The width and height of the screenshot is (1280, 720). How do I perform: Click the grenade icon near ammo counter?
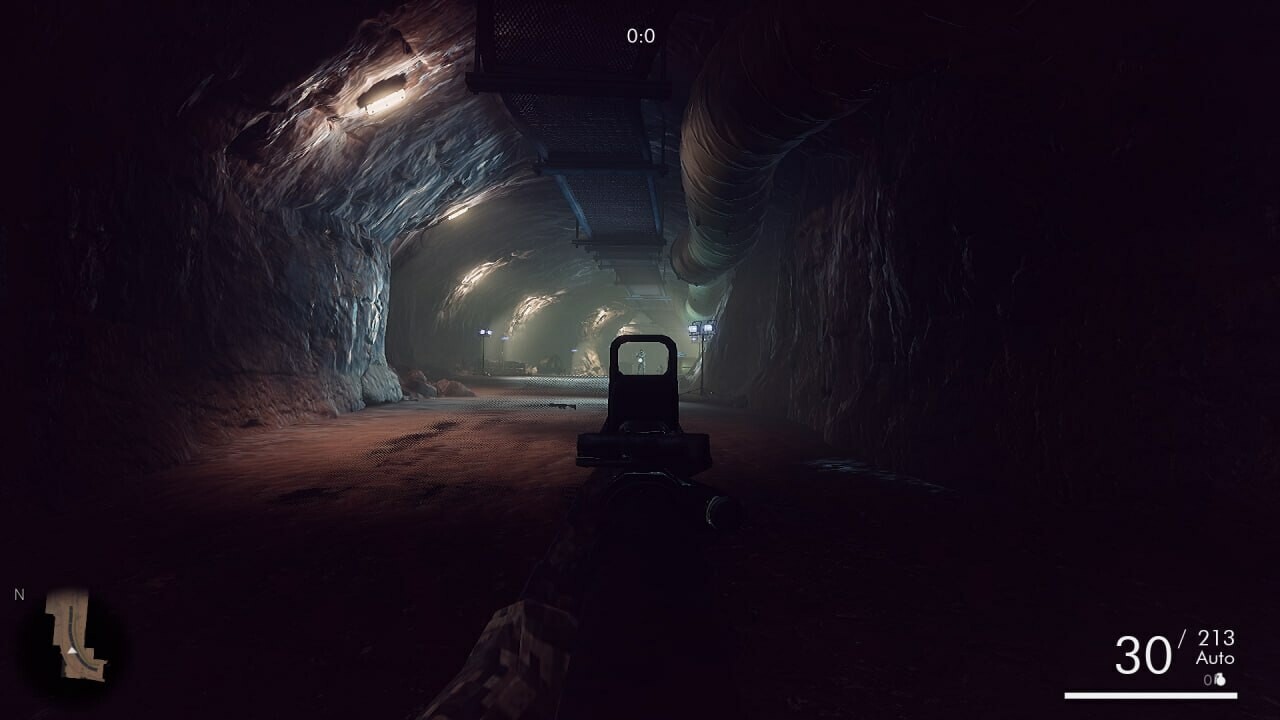(x=1221, y=680)
